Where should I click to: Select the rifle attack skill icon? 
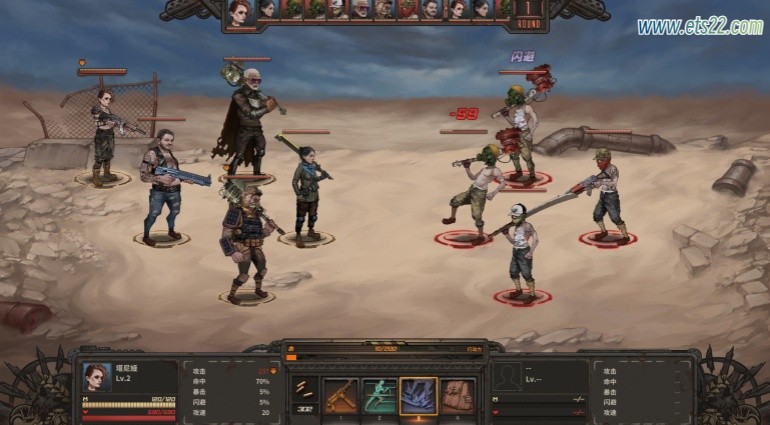tap(340, 396)
